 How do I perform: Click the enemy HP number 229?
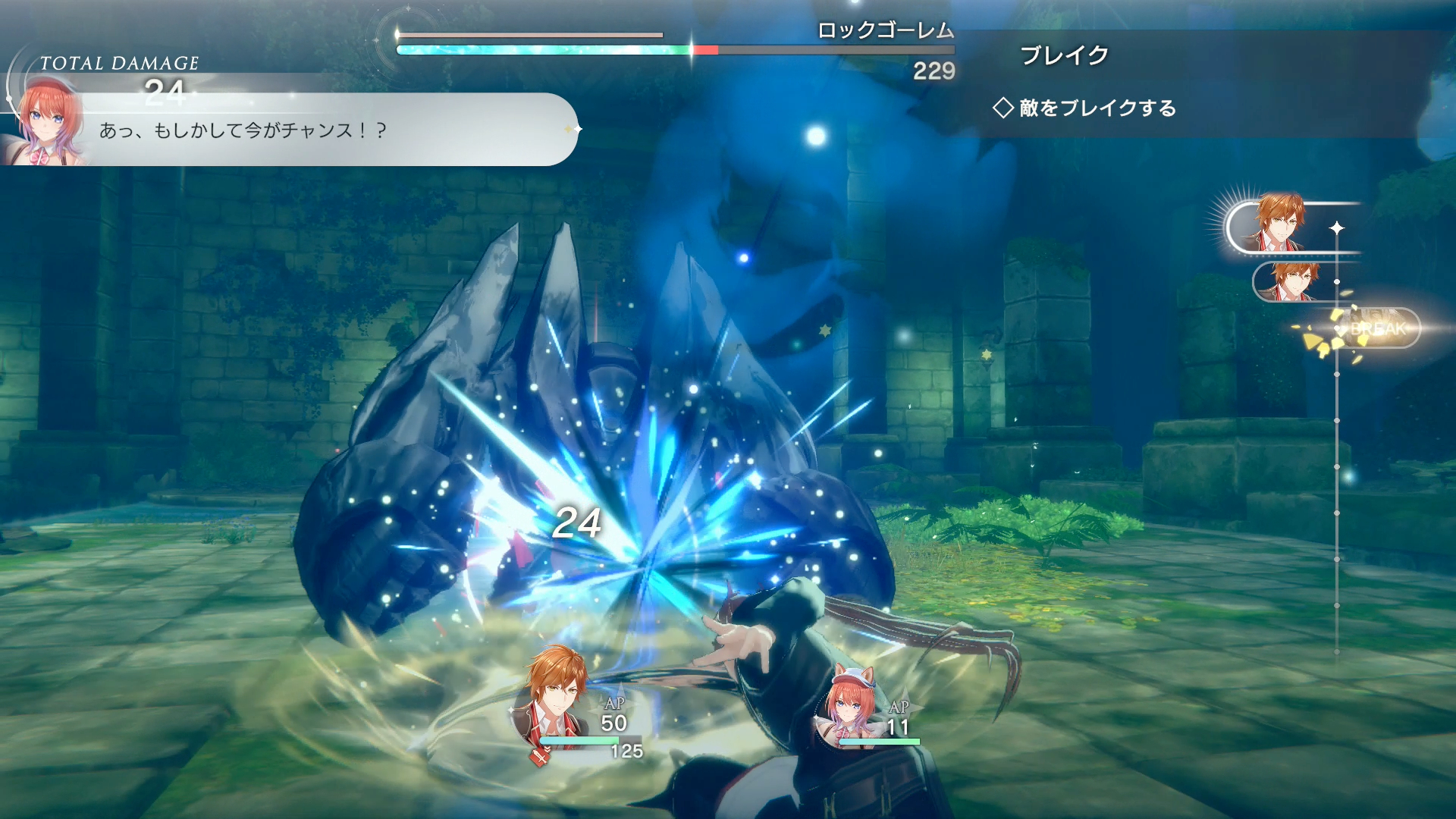[x=934, y=71]
